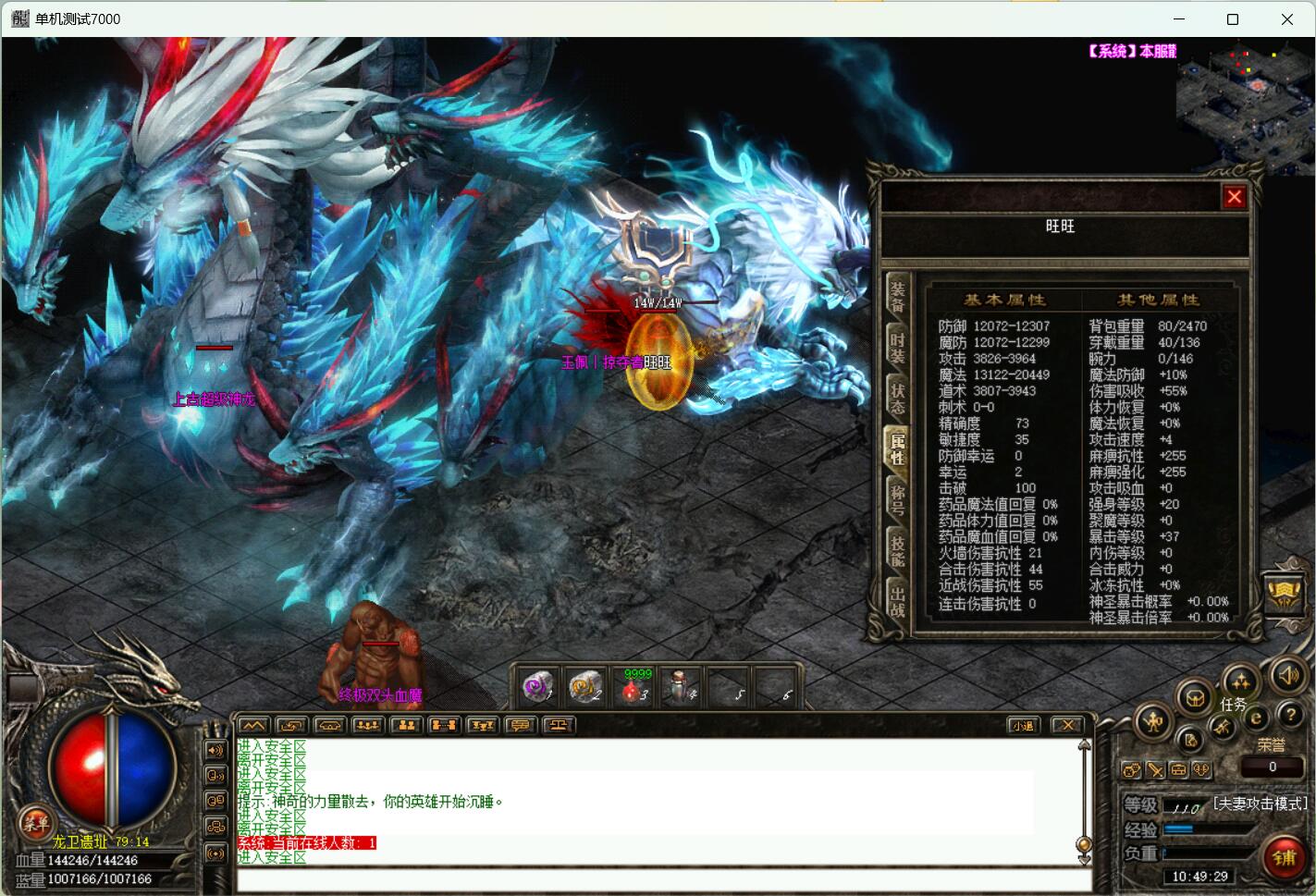Close the 旺旺 character attributes panel

pos(1234,196)
